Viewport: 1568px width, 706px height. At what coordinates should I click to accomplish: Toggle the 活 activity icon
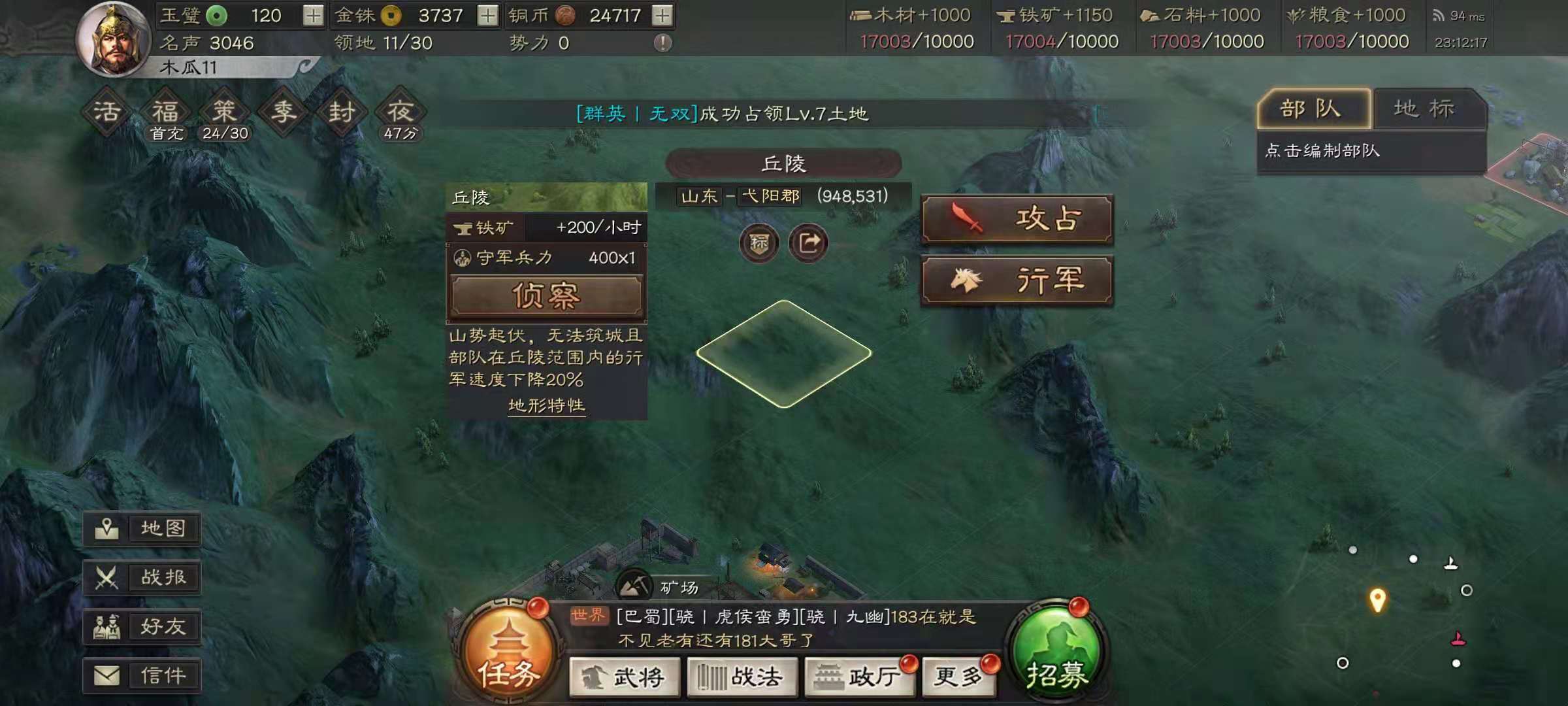[x=106, y=111]
